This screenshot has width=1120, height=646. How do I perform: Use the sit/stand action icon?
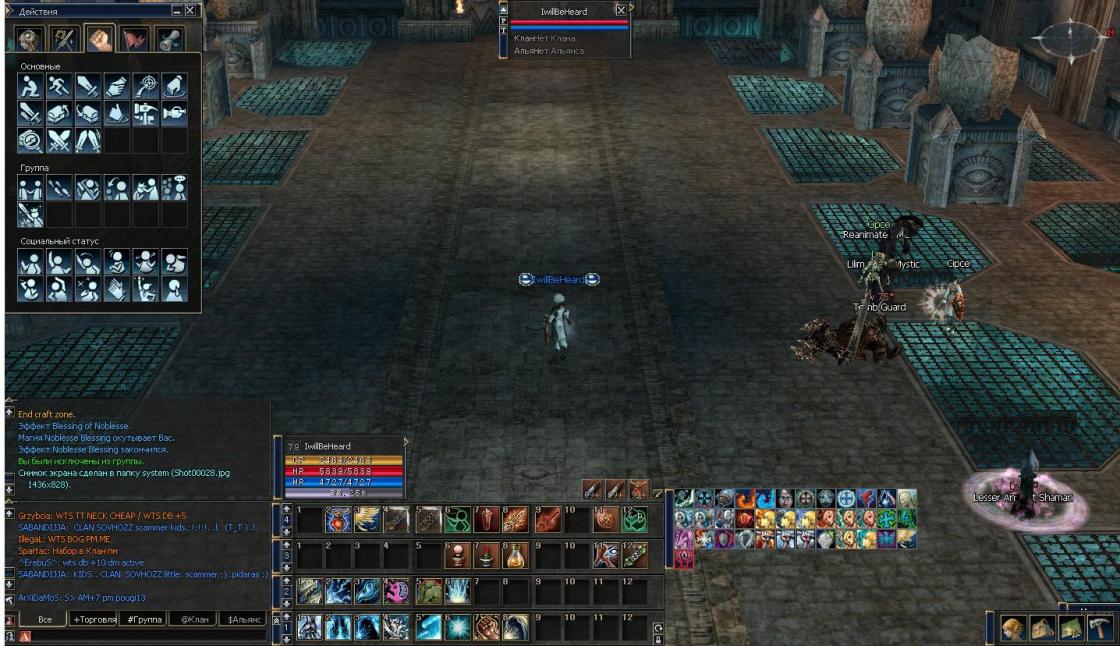[x=31, y=87]
